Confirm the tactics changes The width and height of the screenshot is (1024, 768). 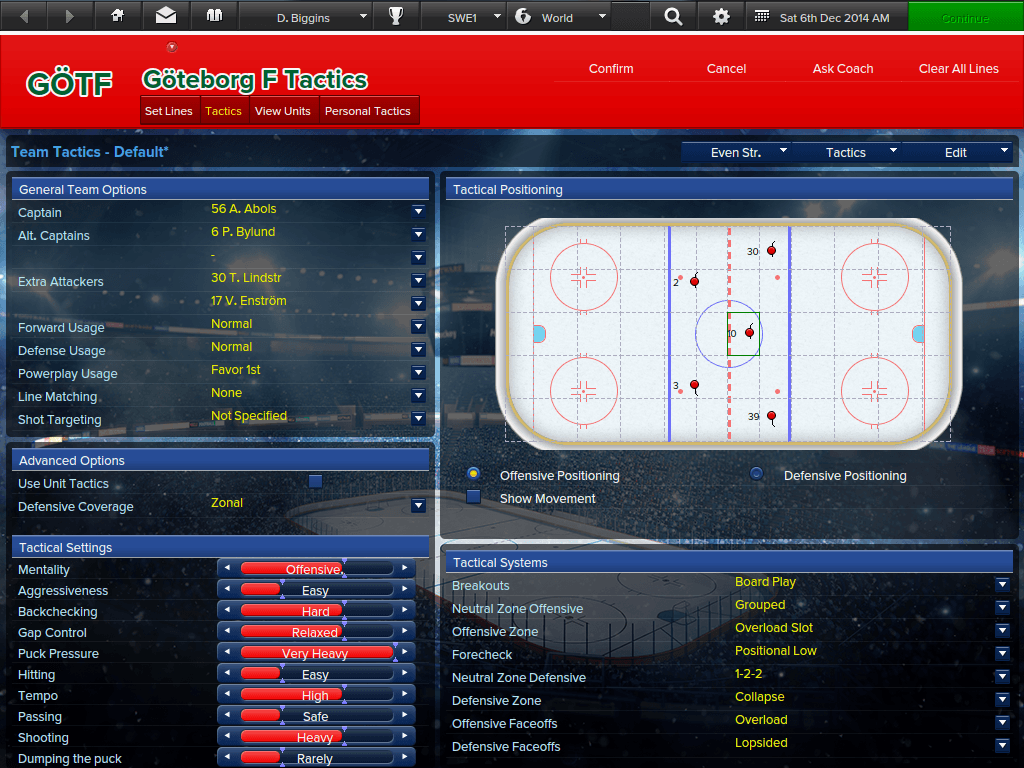(611, 69)
